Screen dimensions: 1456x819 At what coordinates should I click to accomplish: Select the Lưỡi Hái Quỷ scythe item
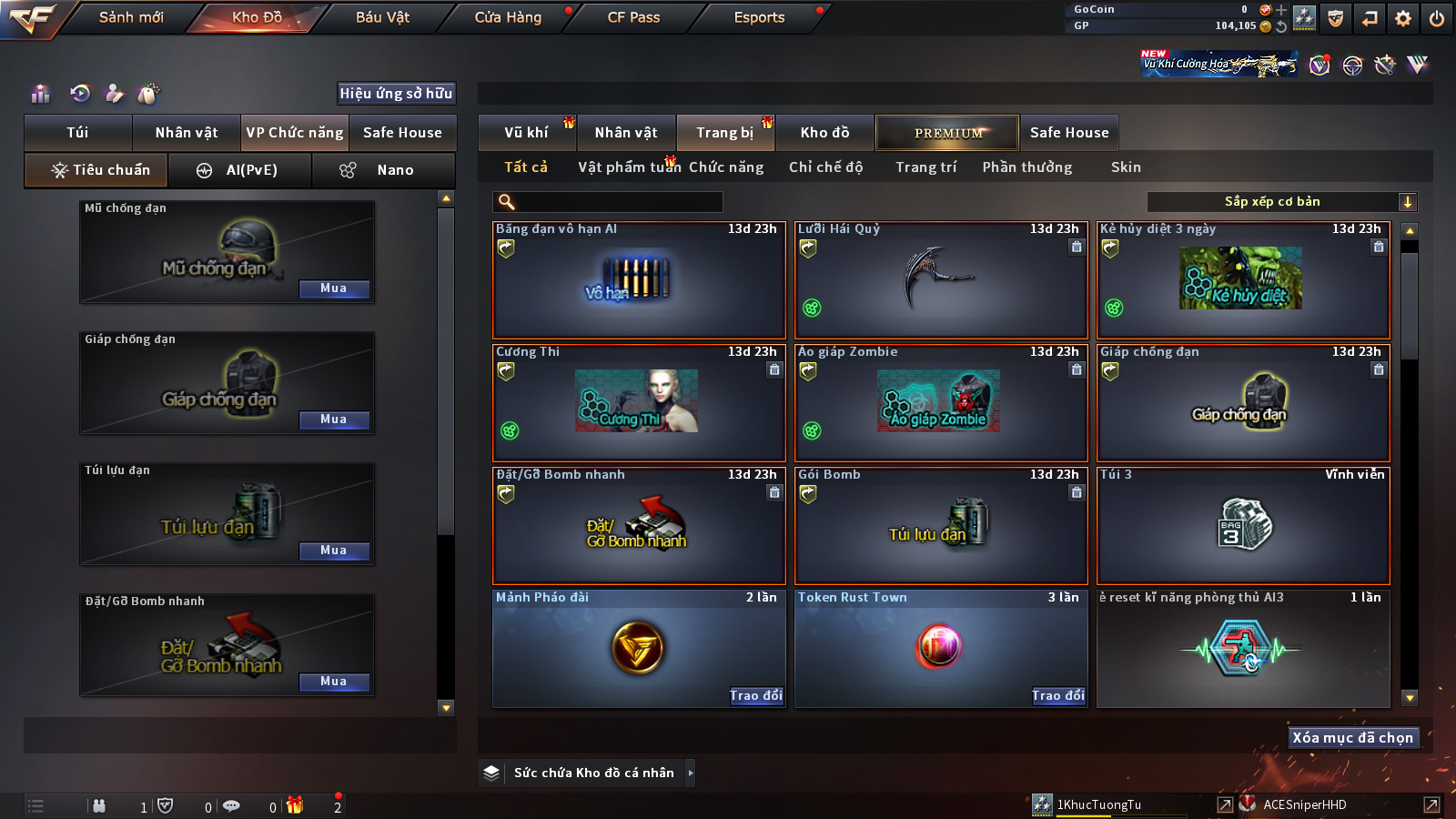941,280
